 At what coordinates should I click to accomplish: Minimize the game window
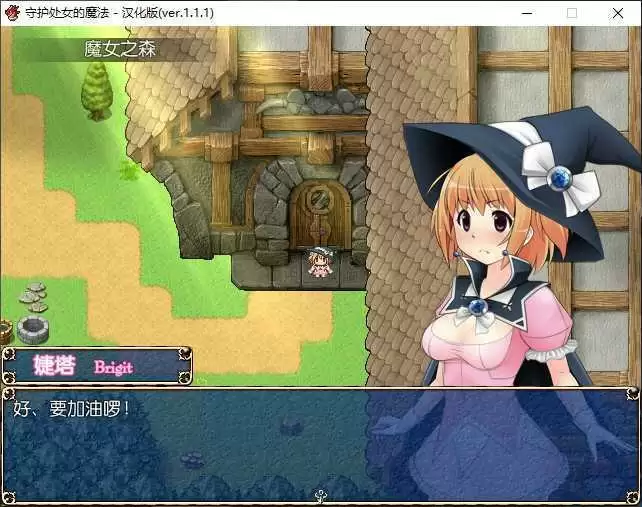tap(526, 13)
